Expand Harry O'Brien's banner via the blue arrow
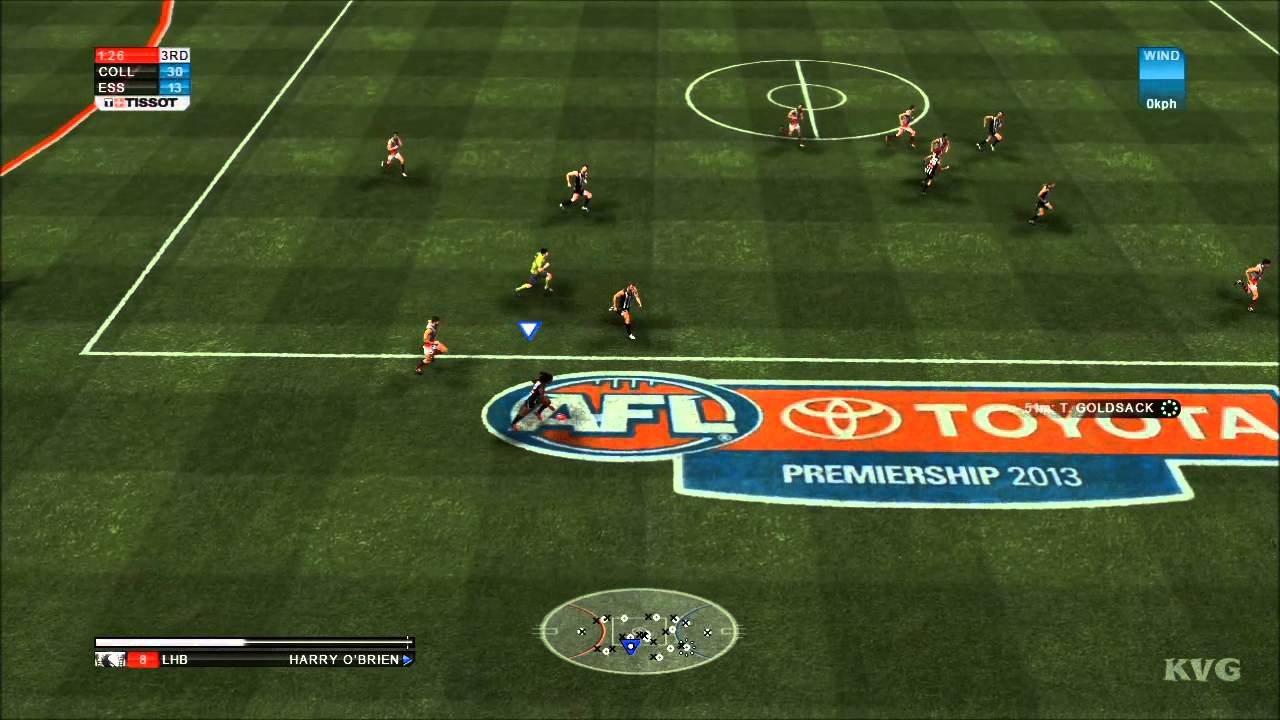 [x=407, y=660]
